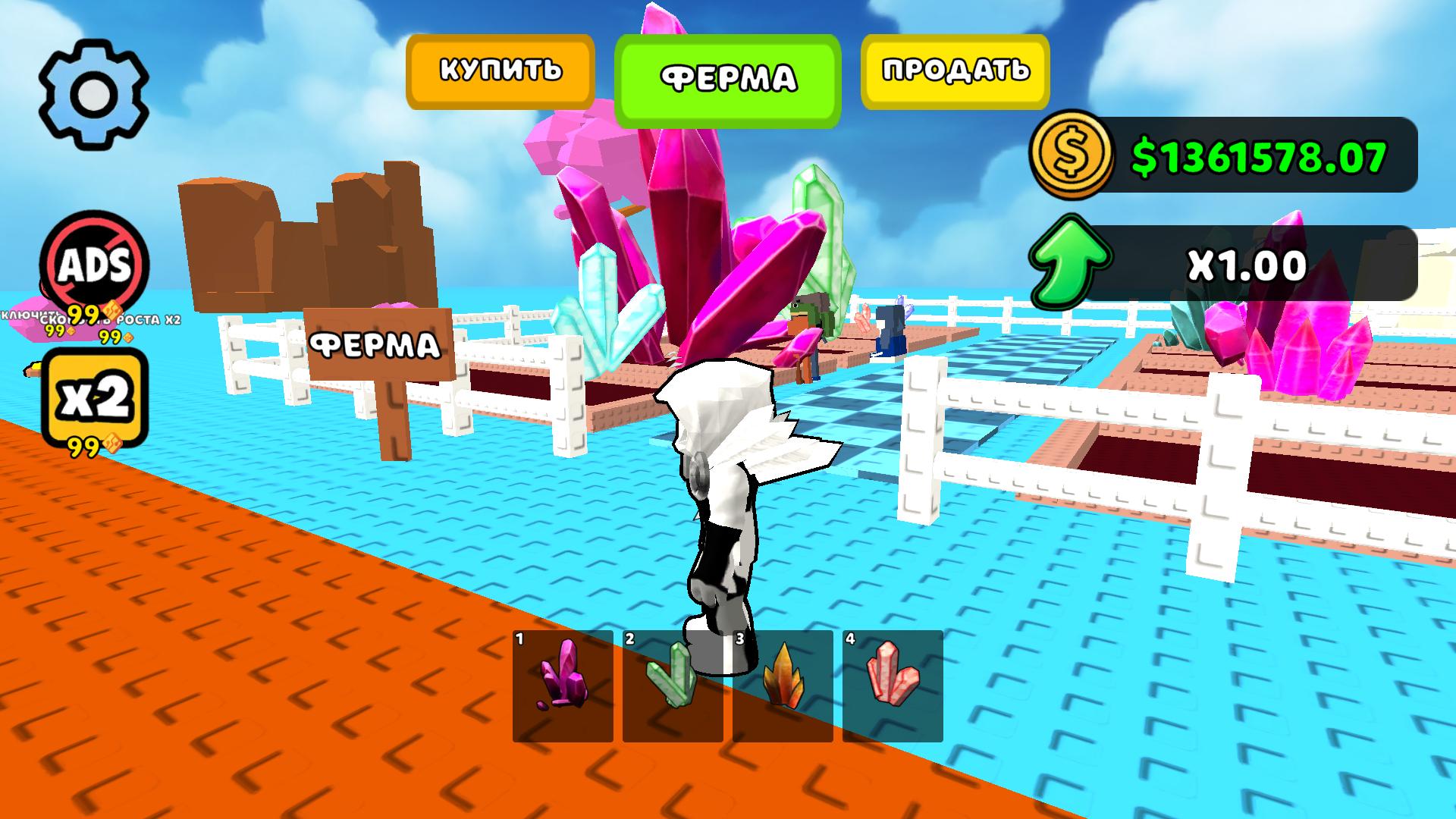Open the ФЕРМА tab
1456x819 pixels.
click(x=730, y=76)
